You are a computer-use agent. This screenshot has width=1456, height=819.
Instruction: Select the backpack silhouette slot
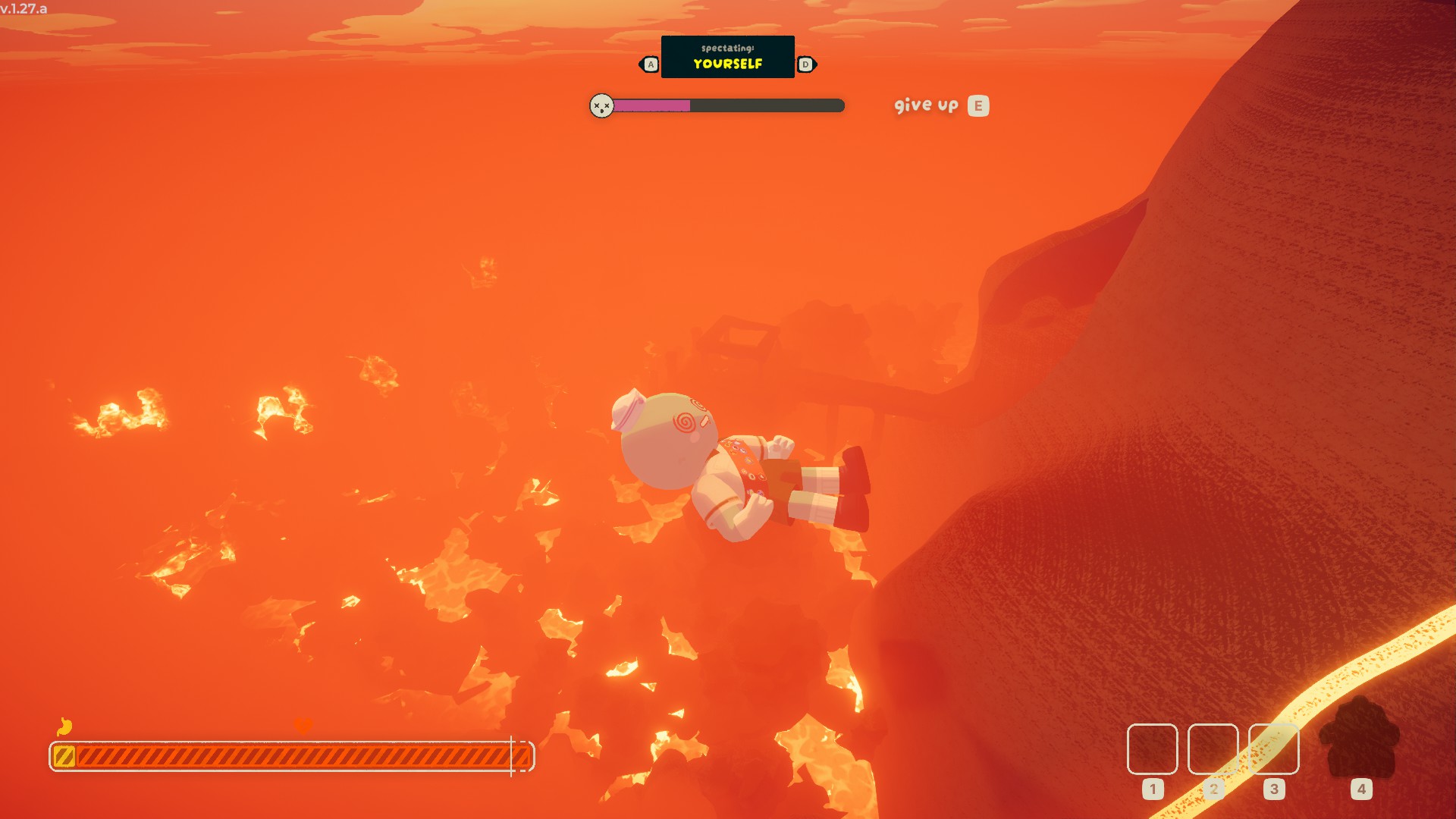[1360, 739]
